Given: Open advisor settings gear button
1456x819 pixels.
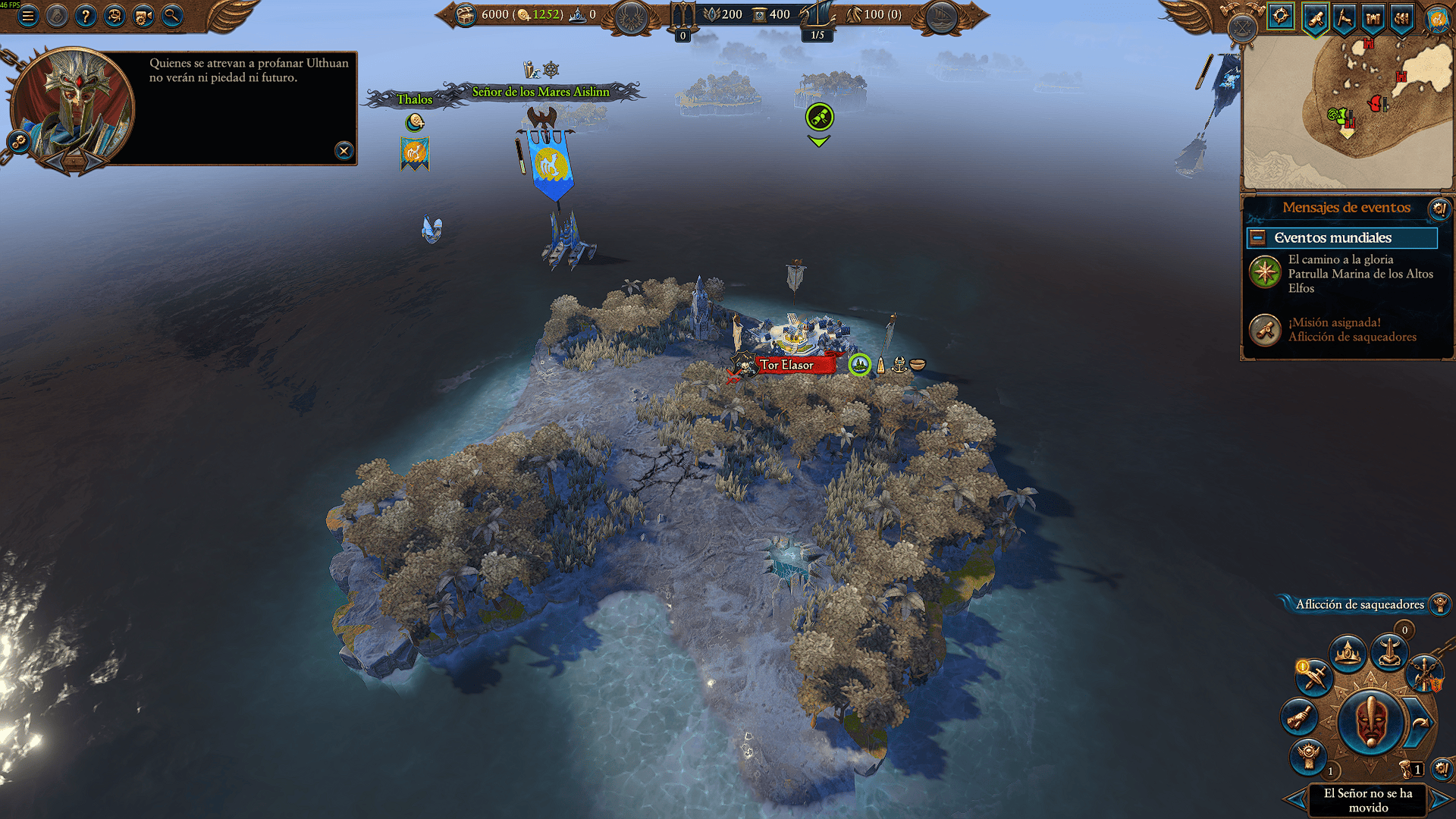Looking at the screenshot, I should [x=17, y=141].
